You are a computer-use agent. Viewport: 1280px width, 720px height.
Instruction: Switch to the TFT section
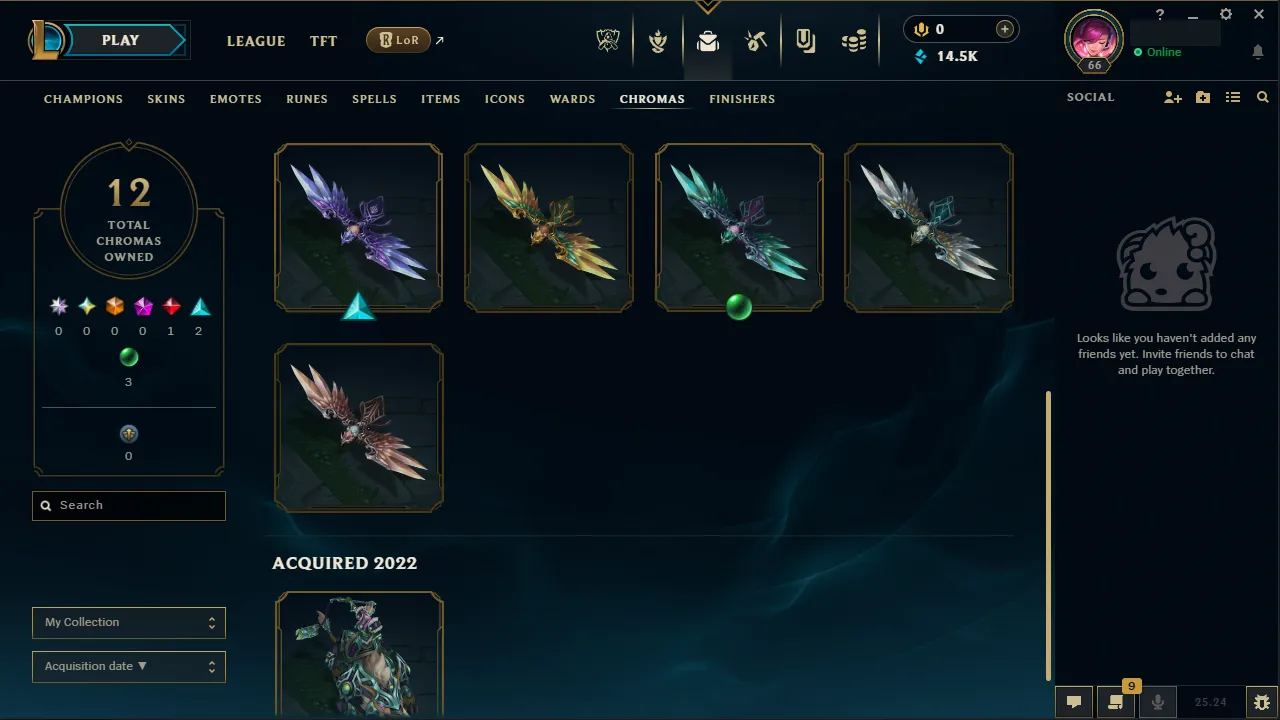coord(323,41)
